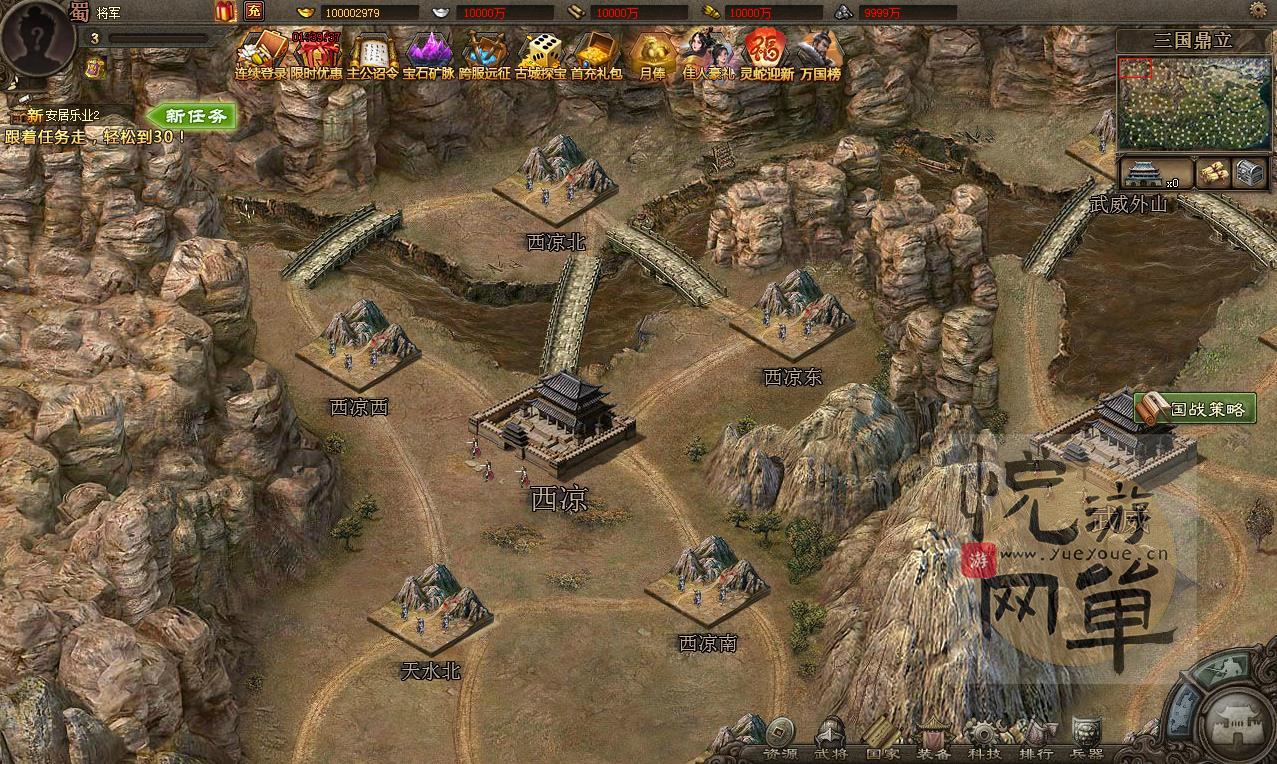Open the 国战策略 strategy button
Image resolution: width=1277 pixels, height=764 pixels.
click(x=1196, y=408)
